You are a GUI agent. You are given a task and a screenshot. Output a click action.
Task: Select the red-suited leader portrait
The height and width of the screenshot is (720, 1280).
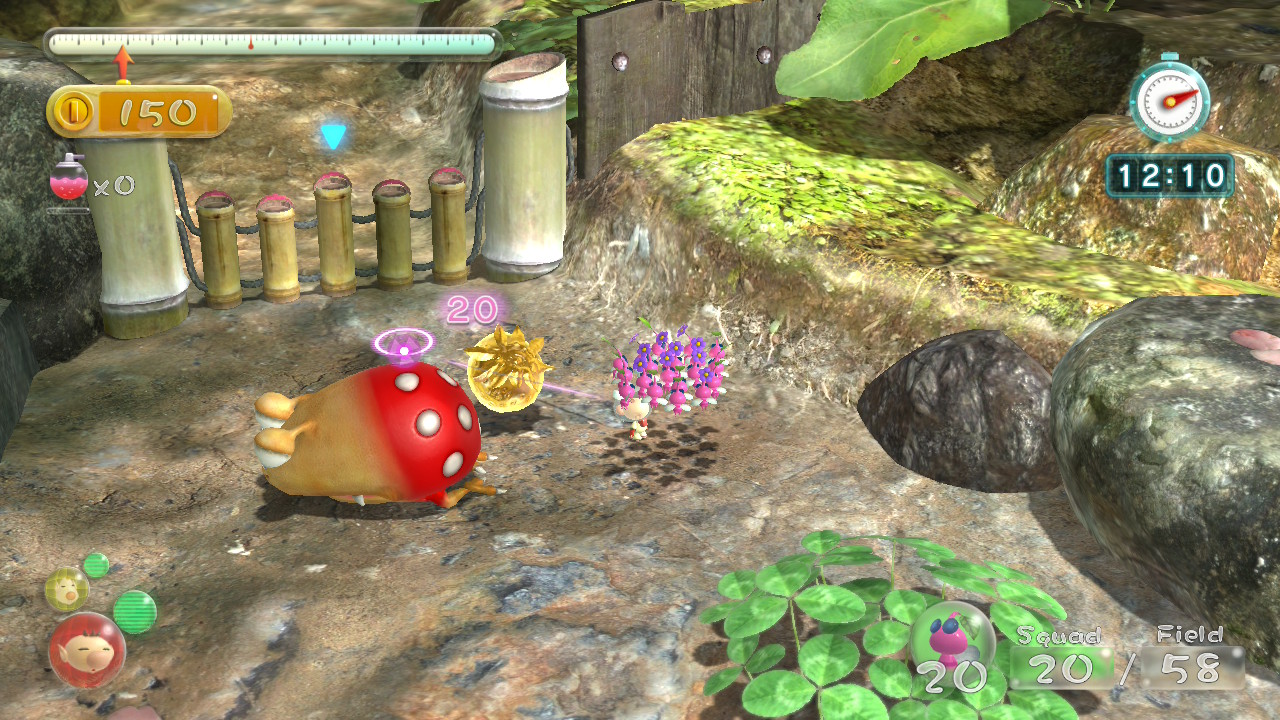pyautogui.click(x=87, y=650)
